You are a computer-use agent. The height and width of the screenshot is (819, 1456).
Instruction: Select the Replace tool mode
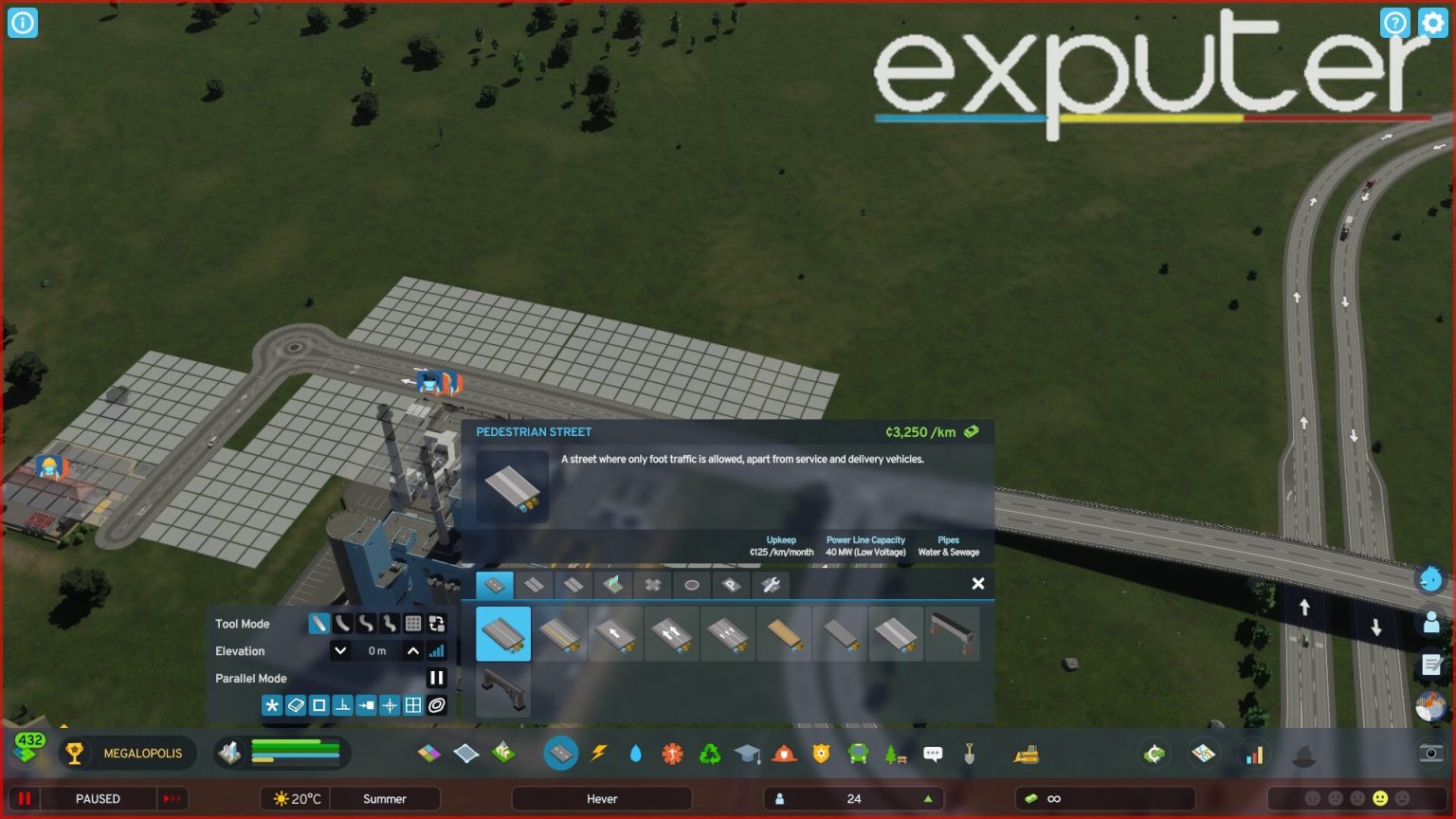(437, 624)
